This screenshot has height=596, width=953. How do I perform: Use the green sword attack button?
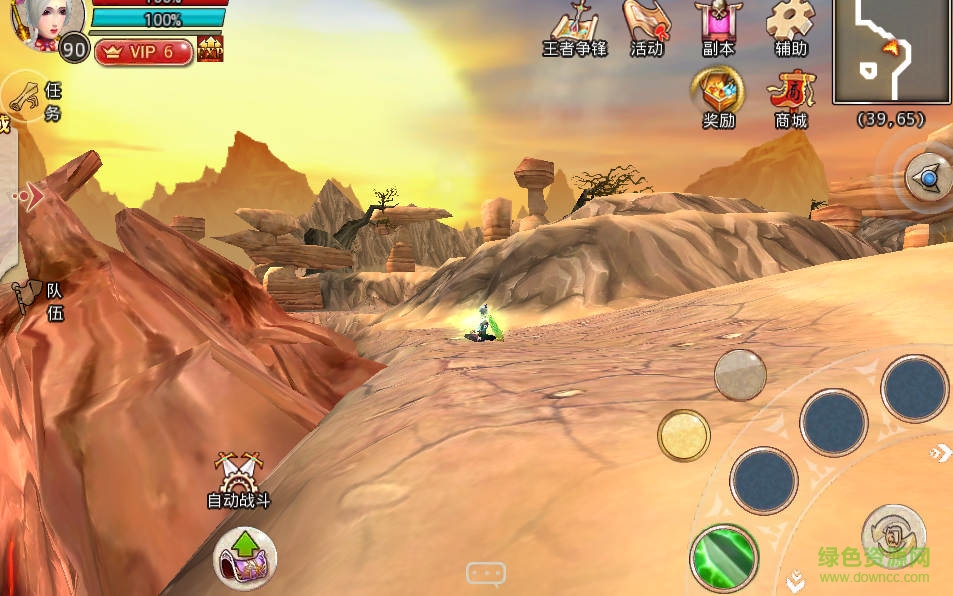point(724,557)
